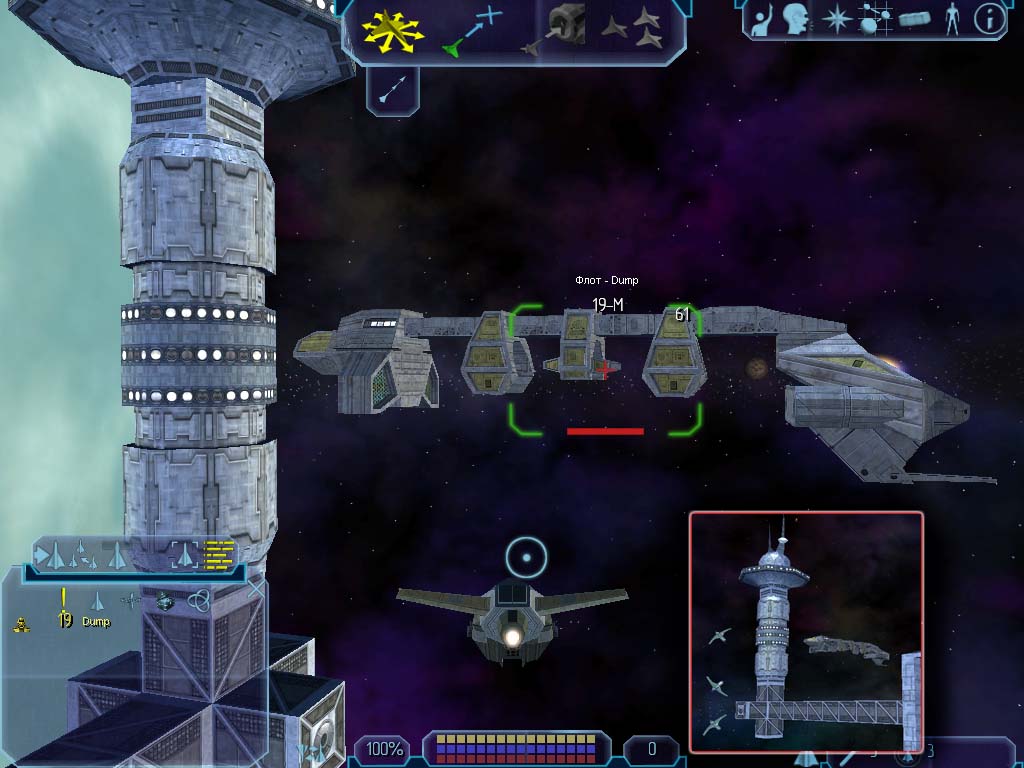Open the waving pilot communications icon

coord(763,19)
